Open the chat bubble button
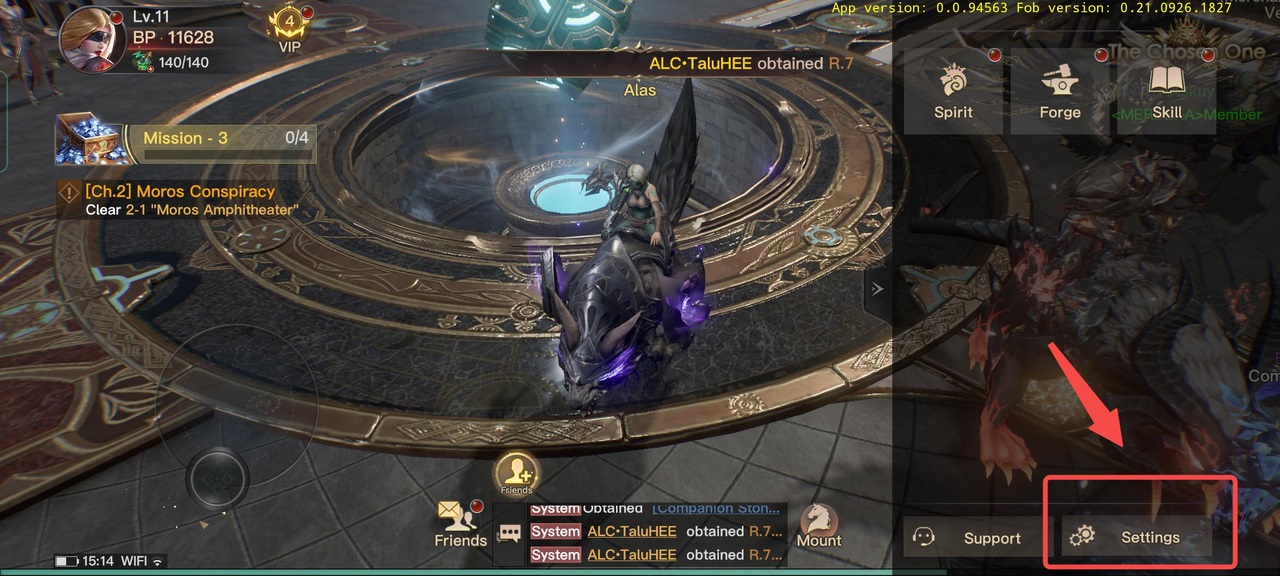Viewport: 1280px width, 576px height. [510, 534]
